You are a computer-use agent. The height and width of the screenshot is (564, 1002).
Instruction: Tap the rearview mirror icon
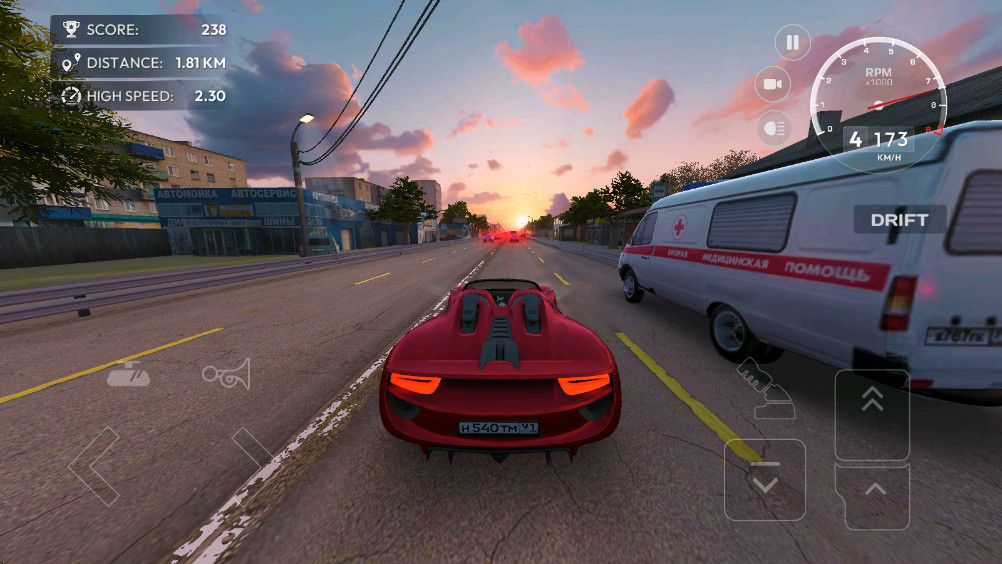(x=129, y=374)
